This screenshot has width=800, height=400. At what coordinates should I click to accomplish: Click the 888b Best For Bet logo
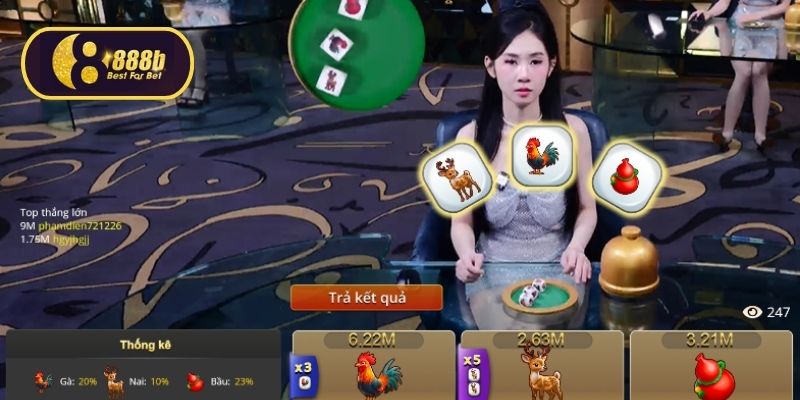click(x=107, y=63)
